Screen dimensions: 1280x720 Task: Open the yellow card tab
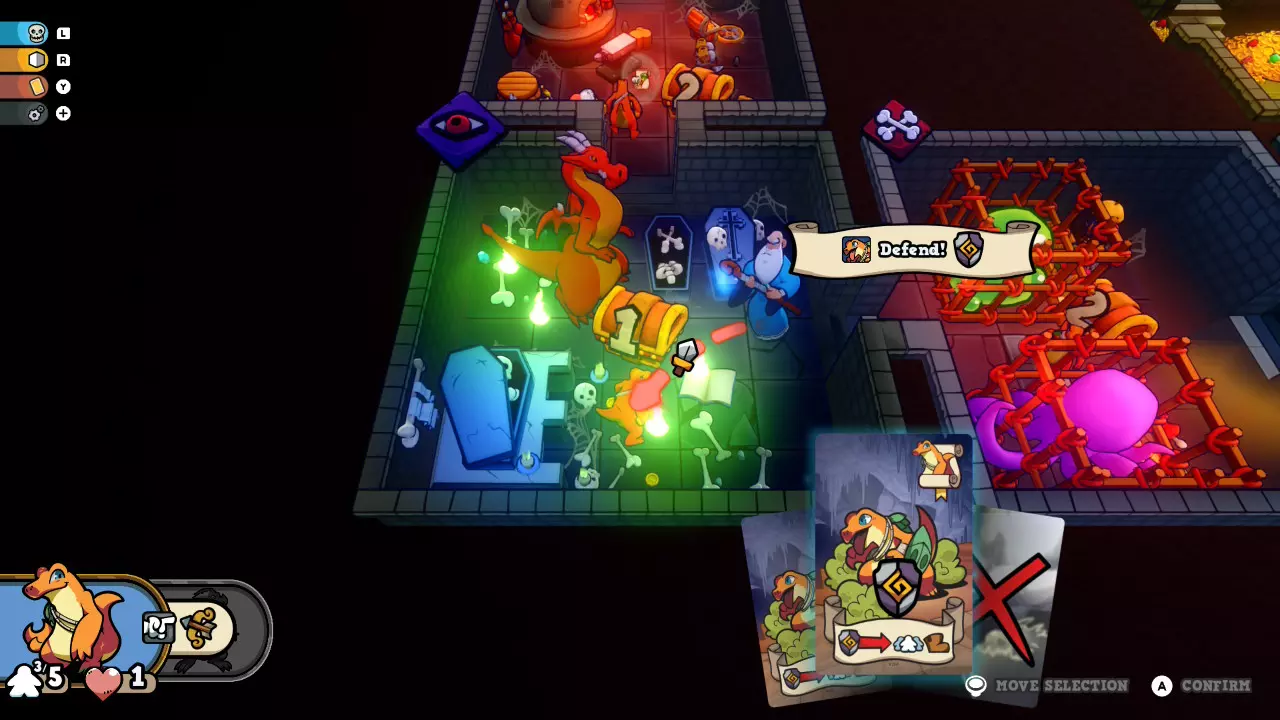pos(36,87)
